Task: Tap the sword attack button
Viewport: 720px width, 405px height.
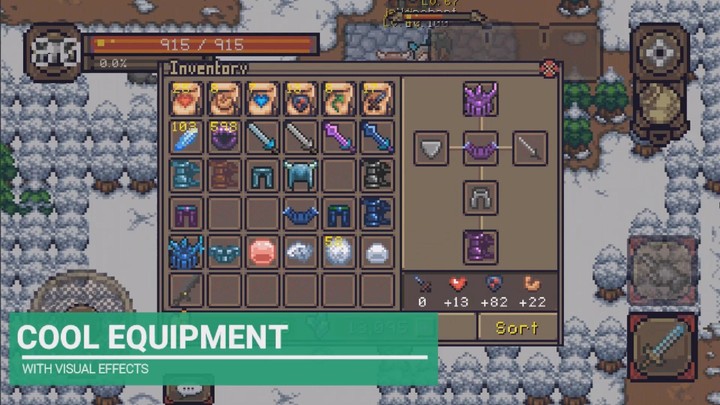Action: [x=661, y=346]
